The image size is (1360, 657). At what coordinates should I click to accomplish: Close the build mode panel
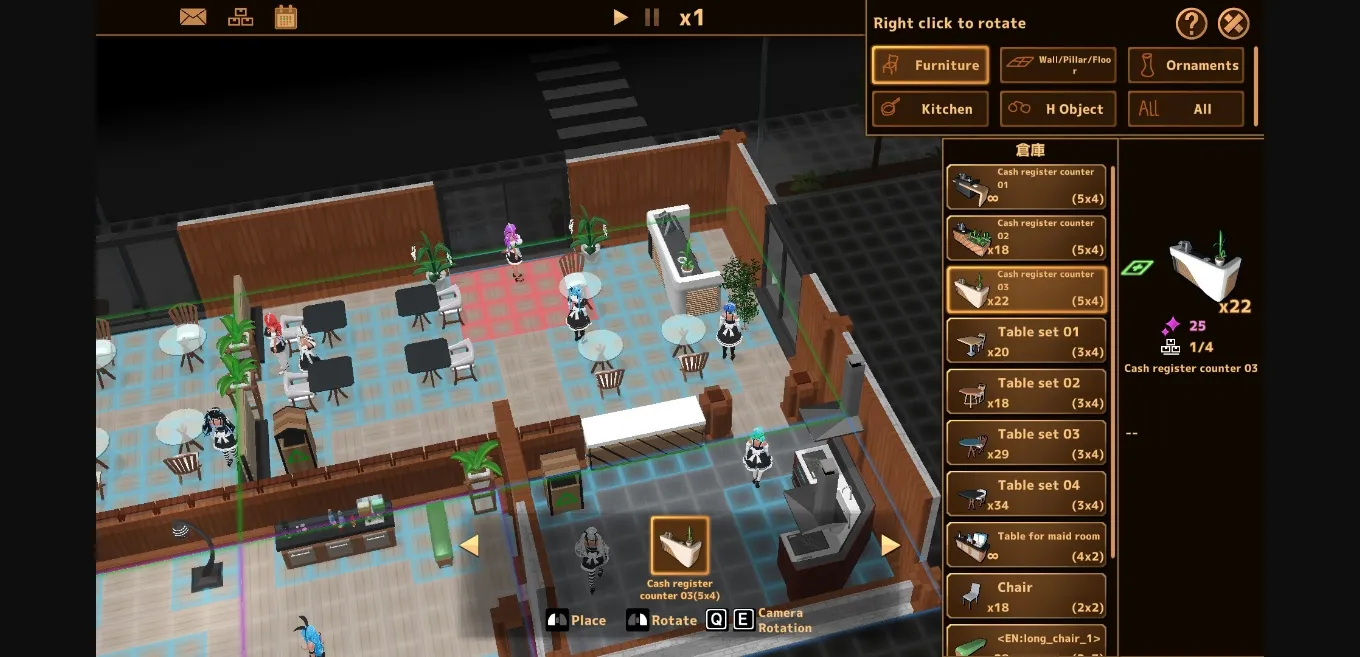click(1234, 23)
